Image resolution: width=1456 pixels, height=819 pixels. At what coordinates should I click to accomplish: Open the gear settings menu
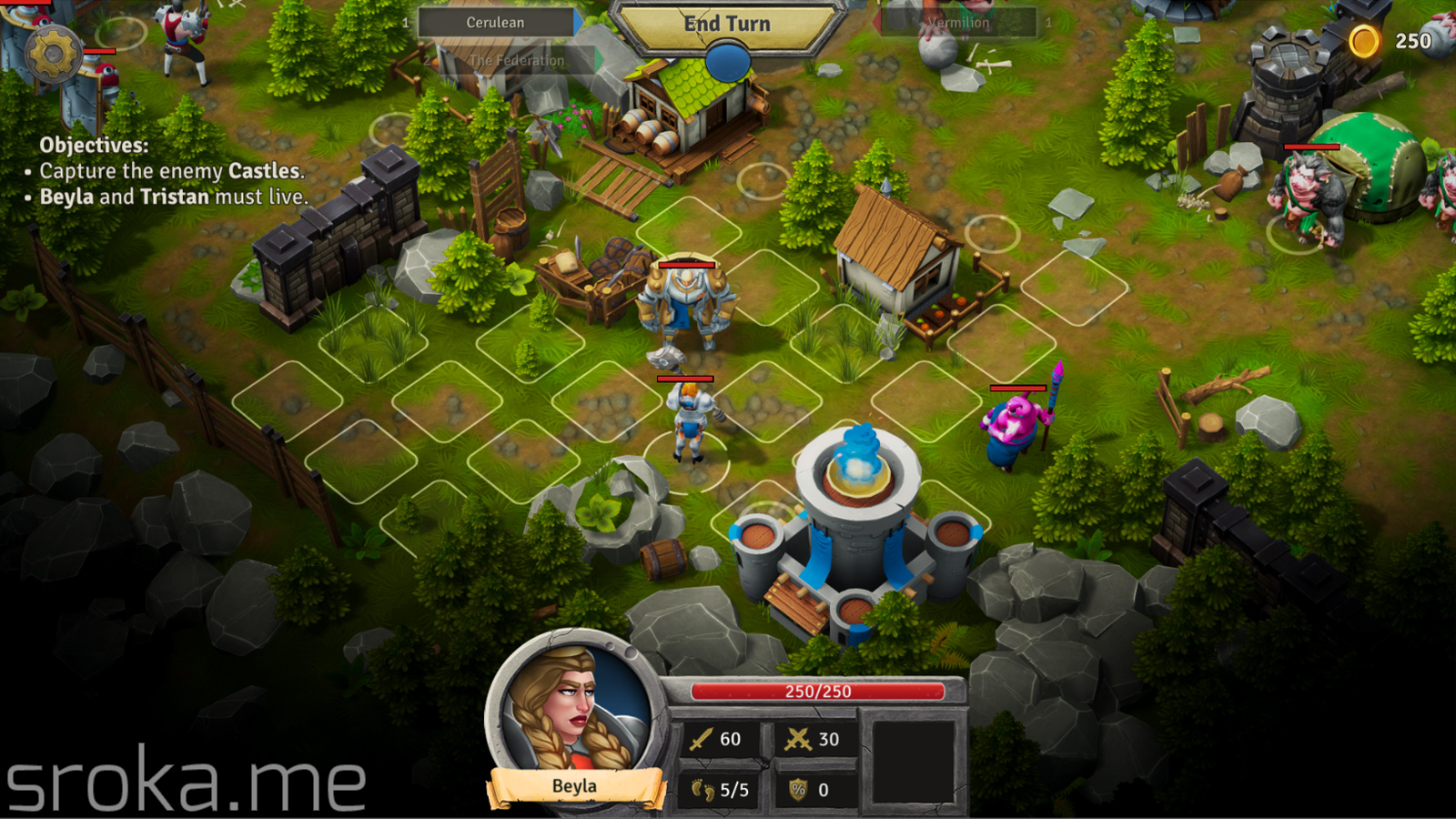pos(53,55)
